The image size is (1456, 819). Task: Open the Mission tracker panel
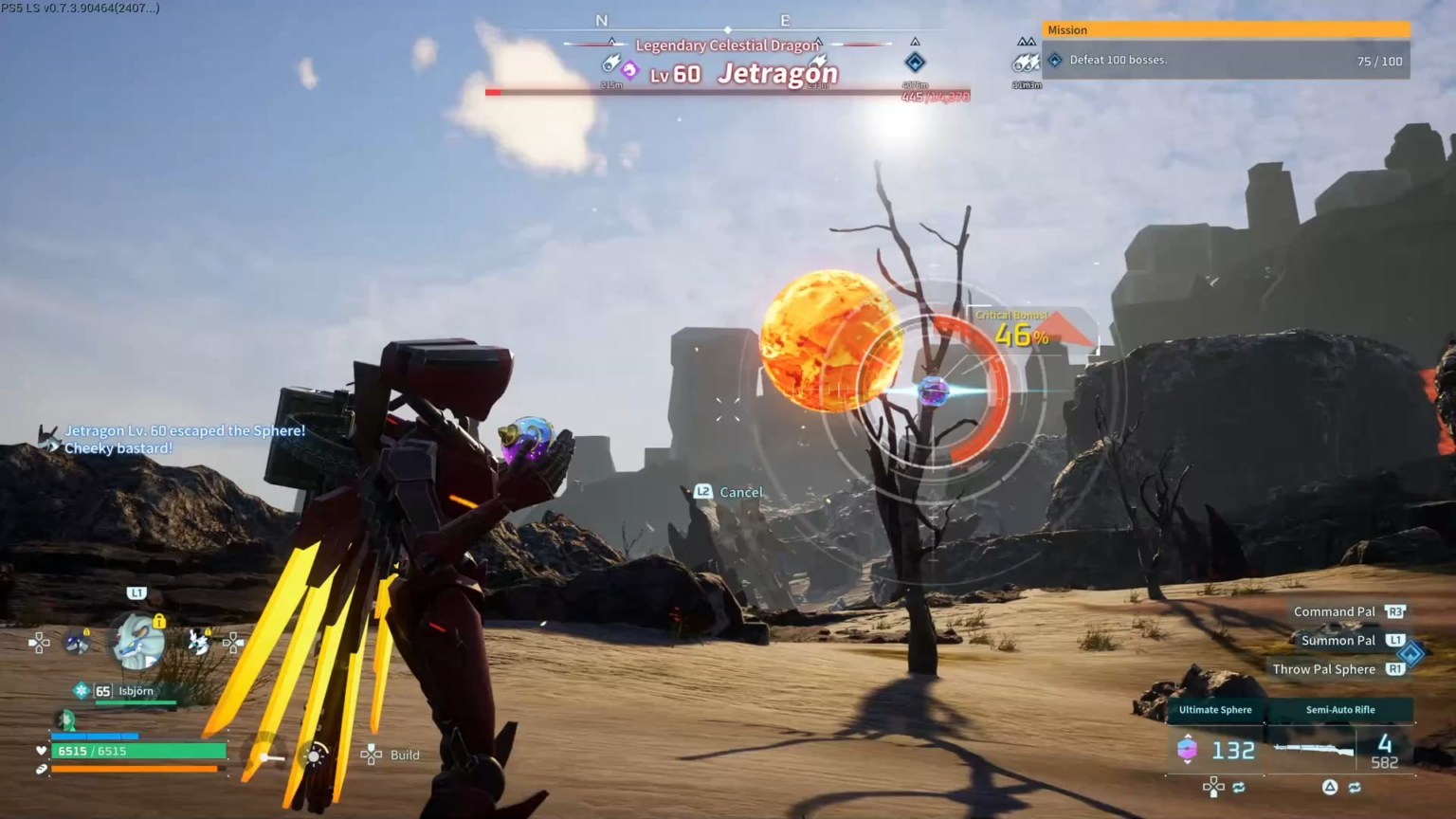(1225, 50)
